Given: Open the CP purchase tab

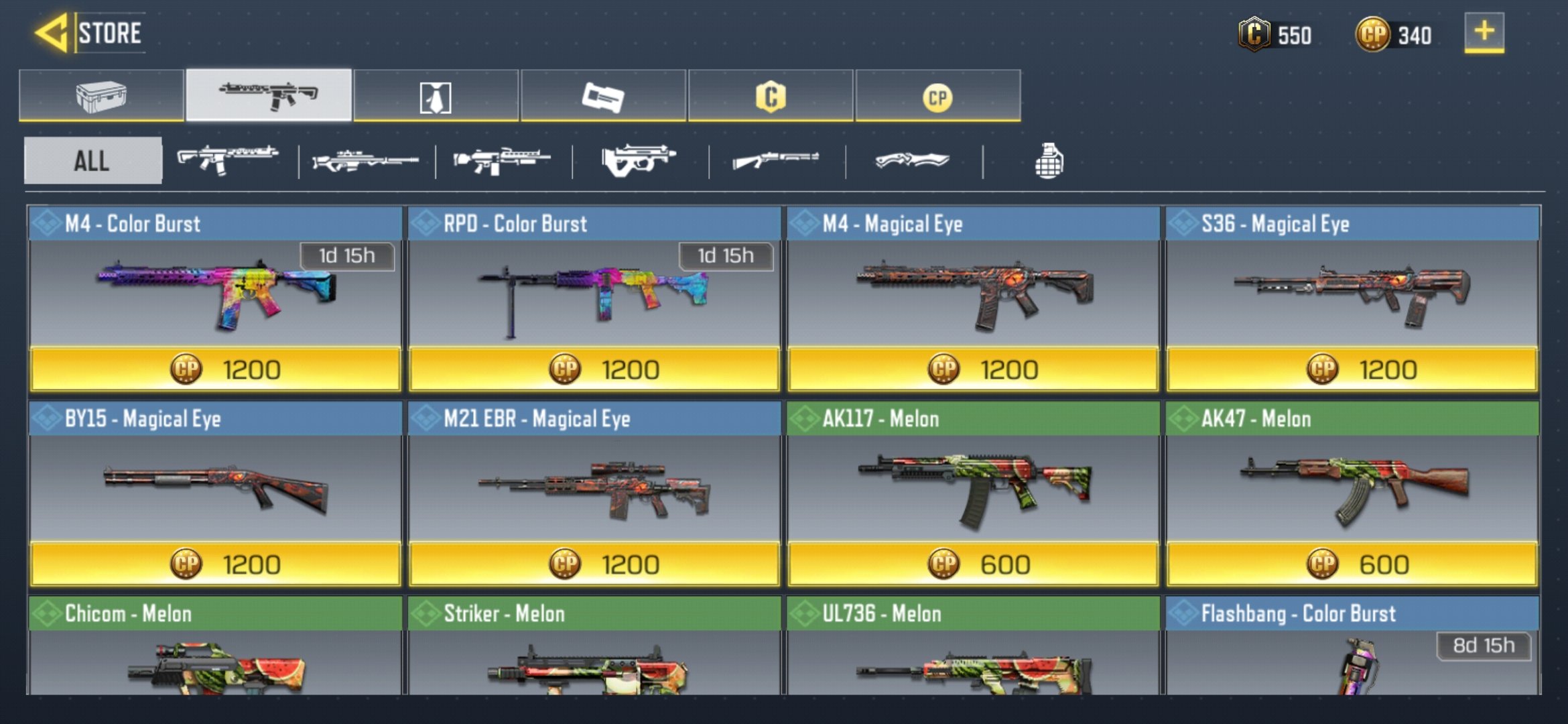Looking at the screenshot, I should [937, 97].
